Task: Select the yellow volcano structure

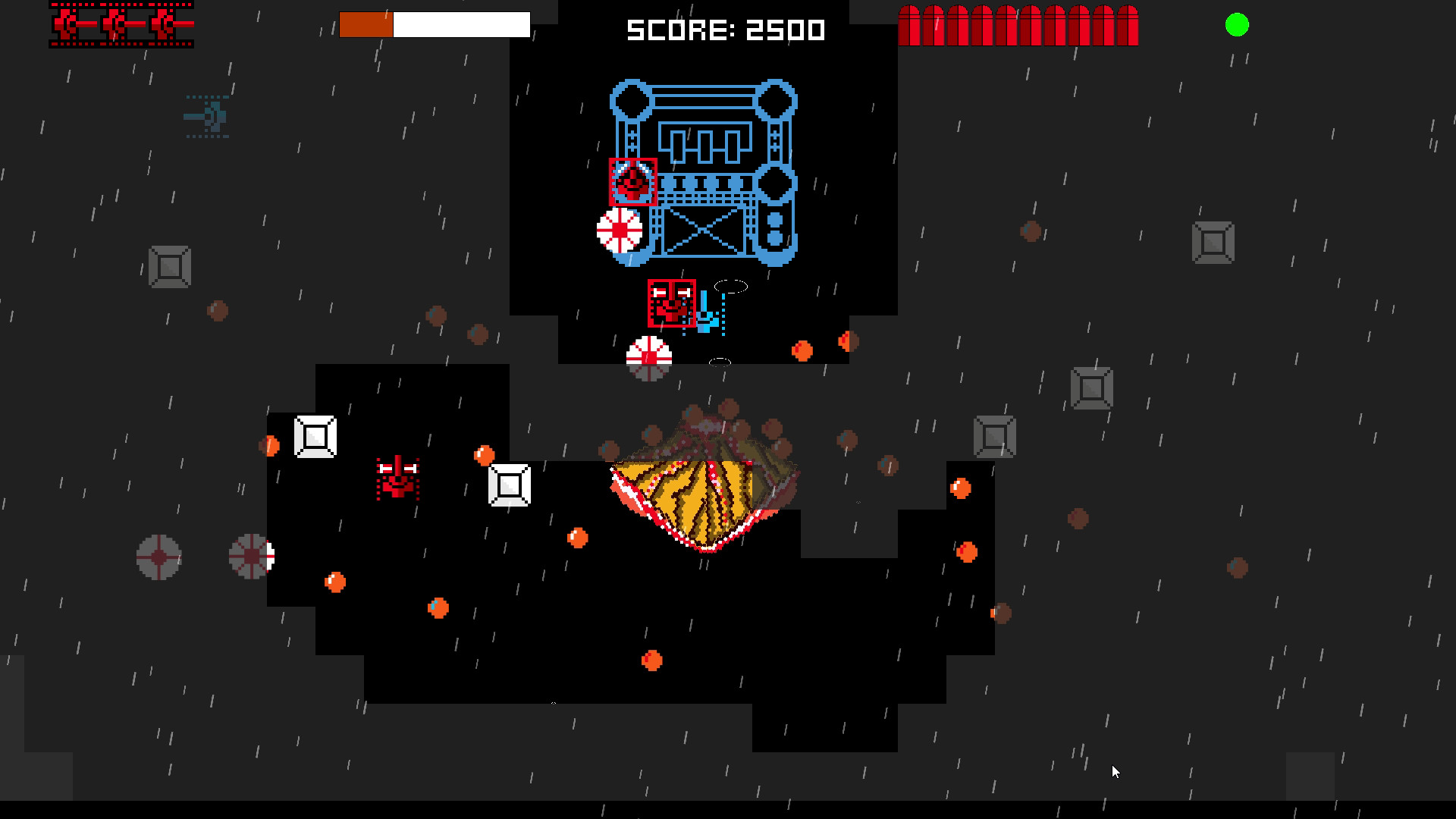Action: (705, 485)
